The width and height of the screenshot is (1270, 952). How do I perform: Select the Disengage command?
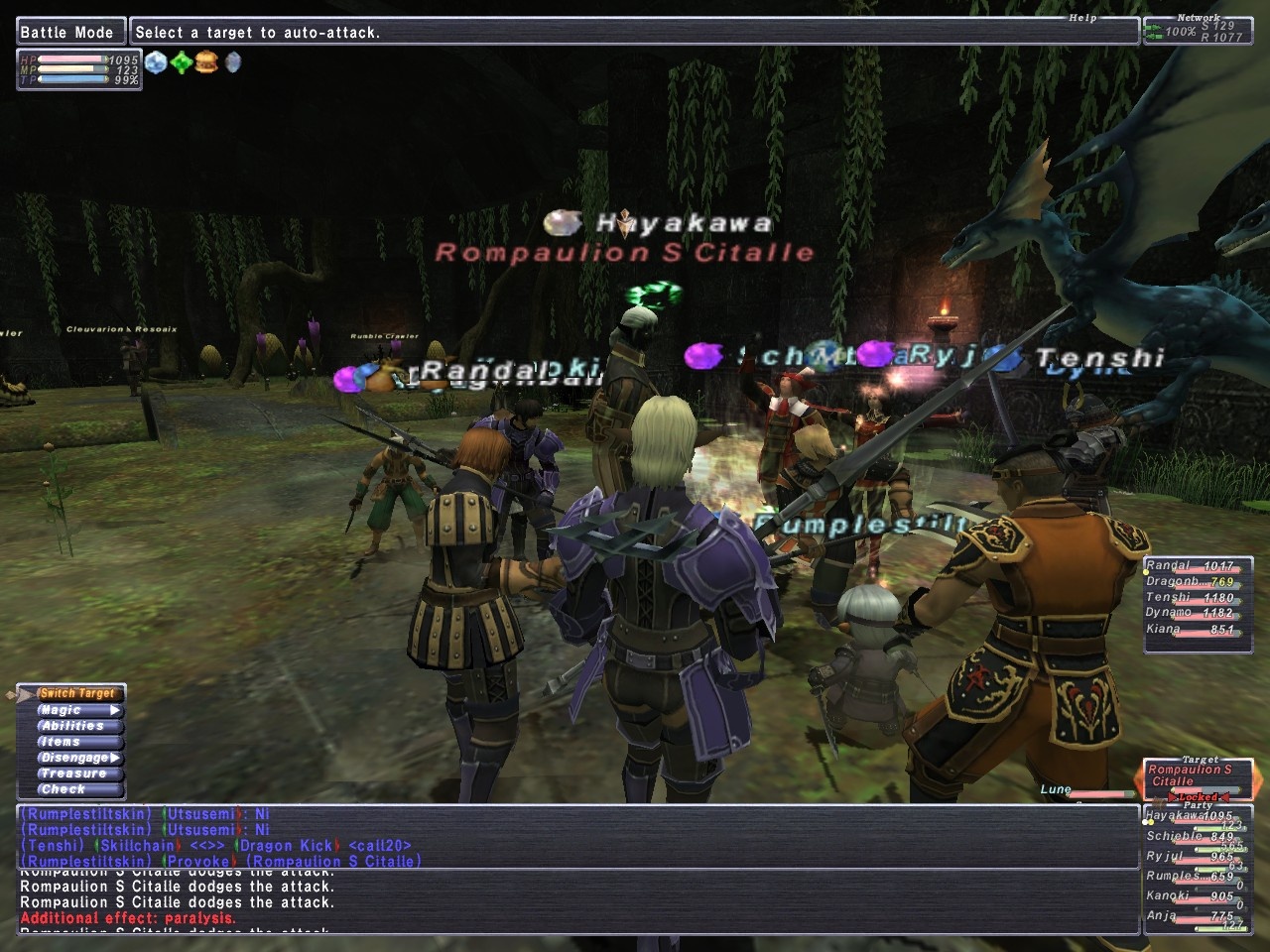pyautogui.click(x=76, y=758)
